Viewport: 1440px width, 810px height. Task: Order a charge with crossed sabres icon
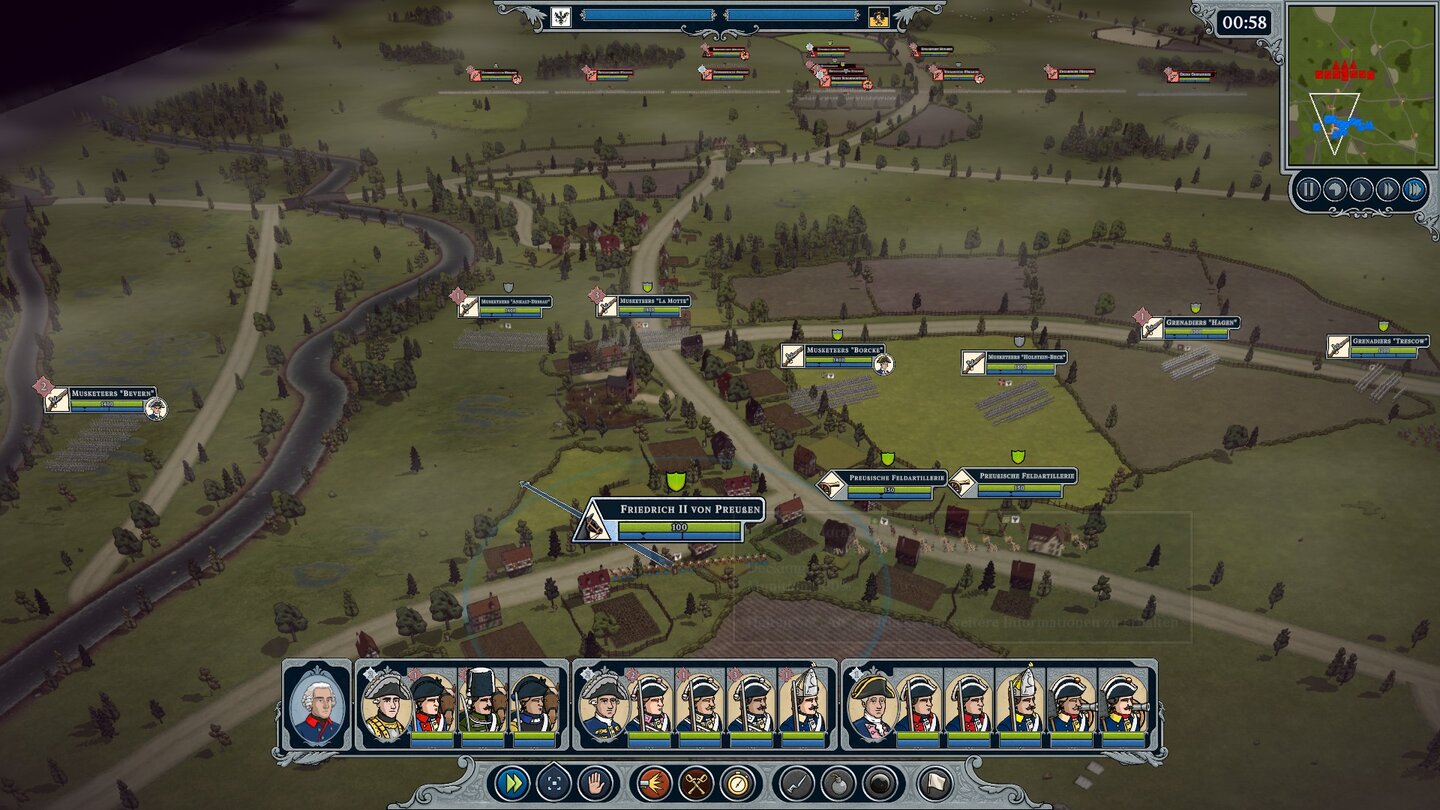point(697,783)
